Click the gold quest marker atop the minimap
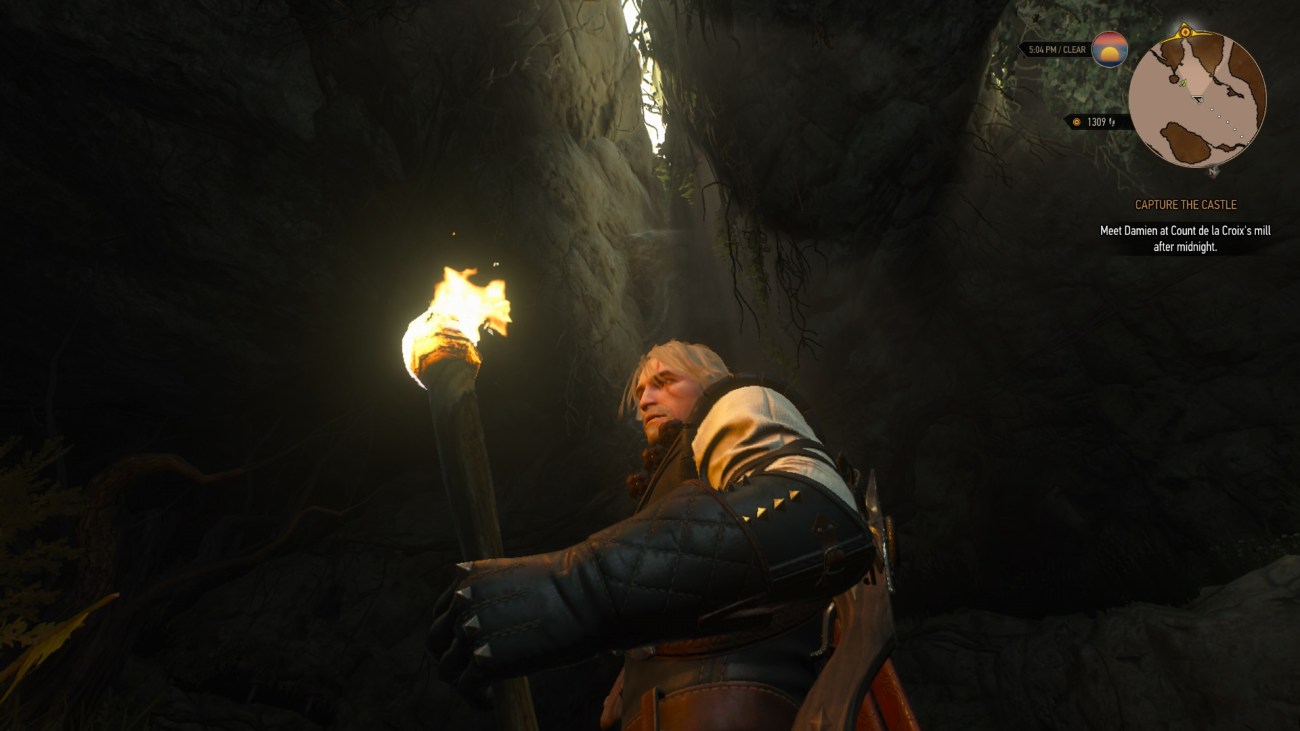The height and width of the screenshot is (731, 1300). (1186, 30)
